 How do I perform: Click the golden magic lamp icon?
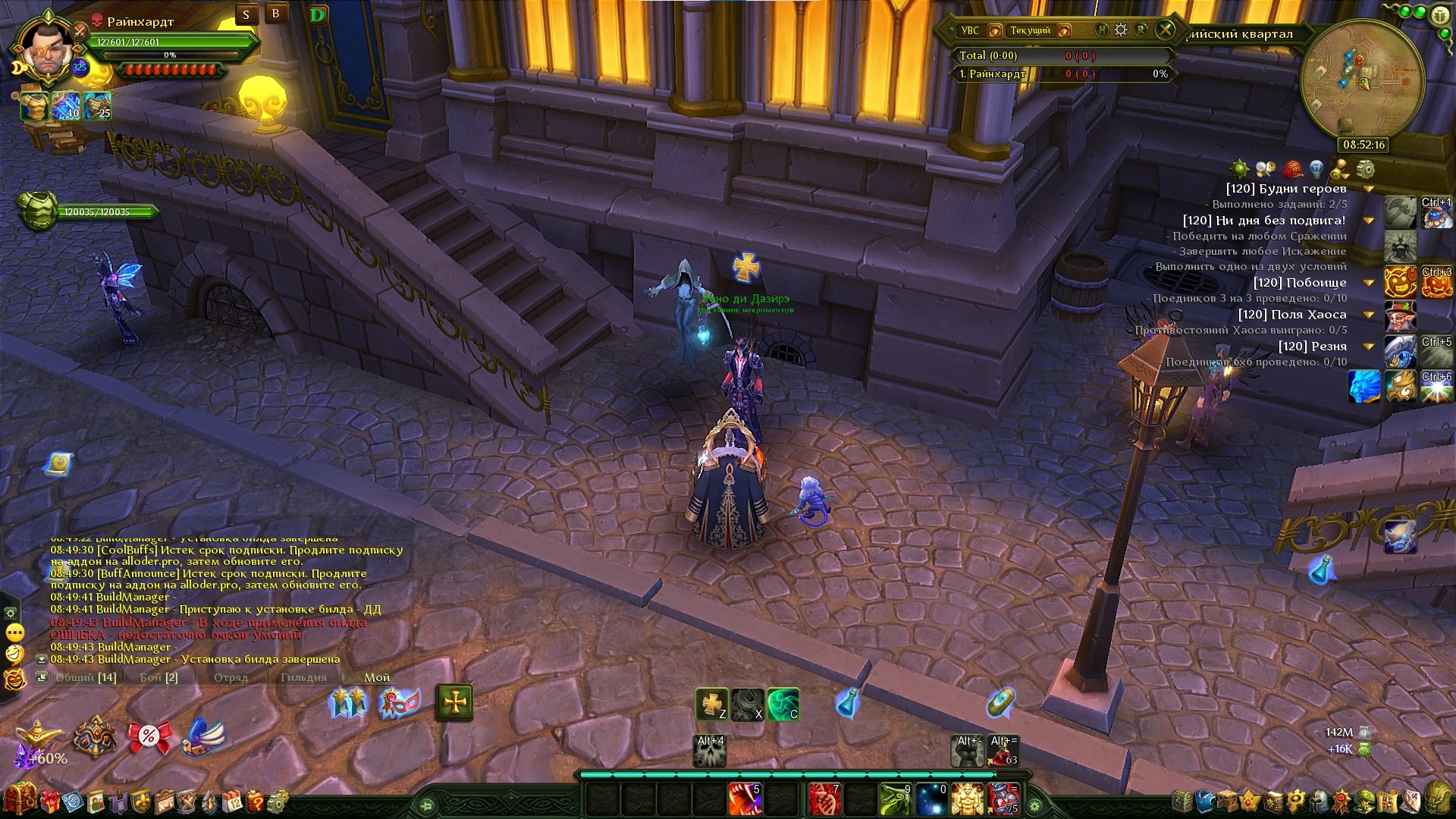pyautogui.click(x=38, y=734)
